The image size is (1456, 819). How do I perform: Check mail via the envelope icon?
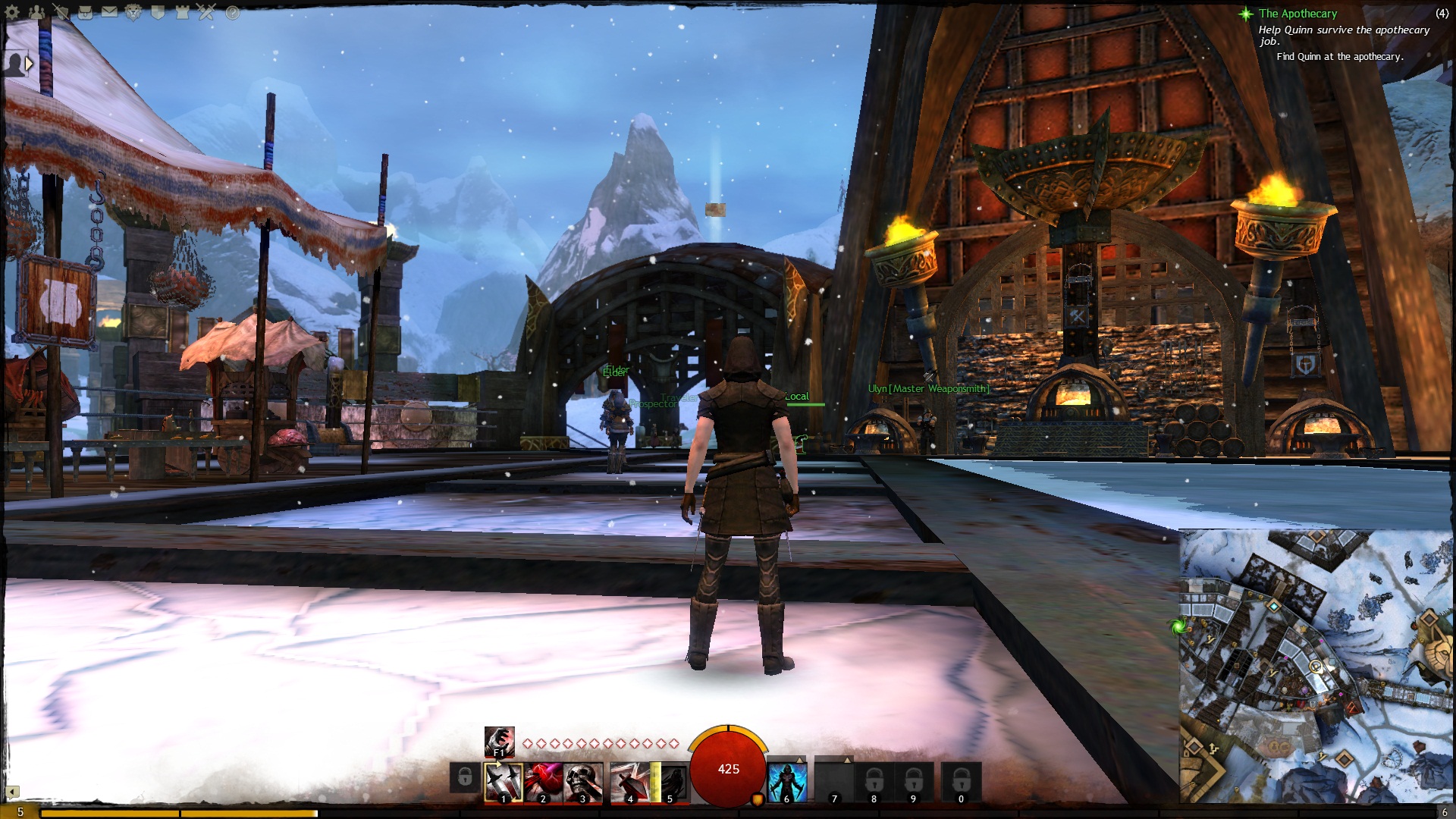(109, 12)
